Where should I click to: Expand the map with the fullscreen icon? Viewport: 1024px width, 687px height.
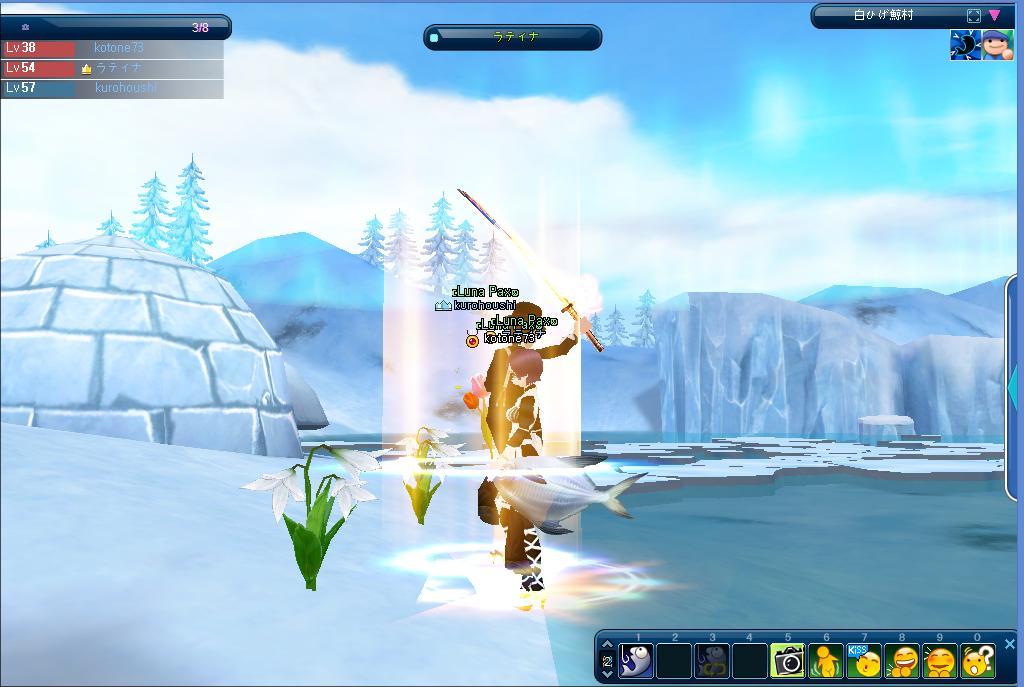(x=974, y=15)
